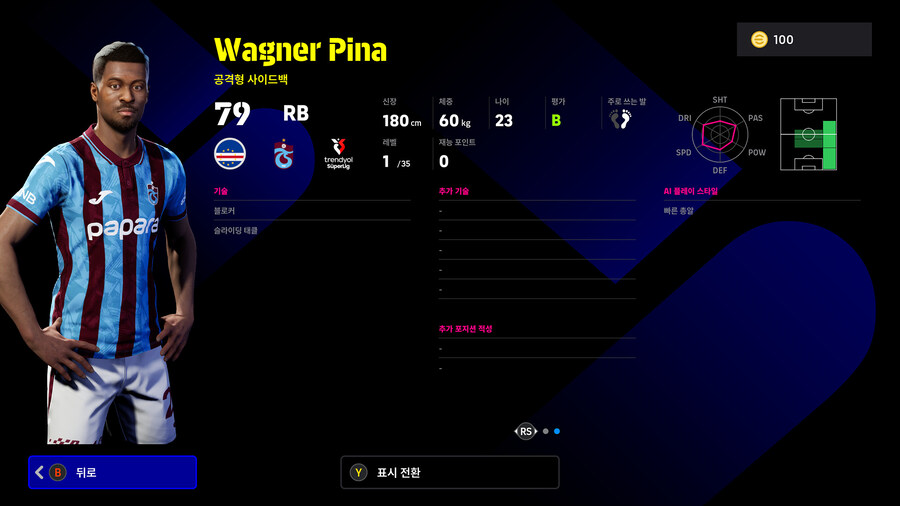Open the coin balance display
This screenshot has height=506, width=900.
click(804, 40)
